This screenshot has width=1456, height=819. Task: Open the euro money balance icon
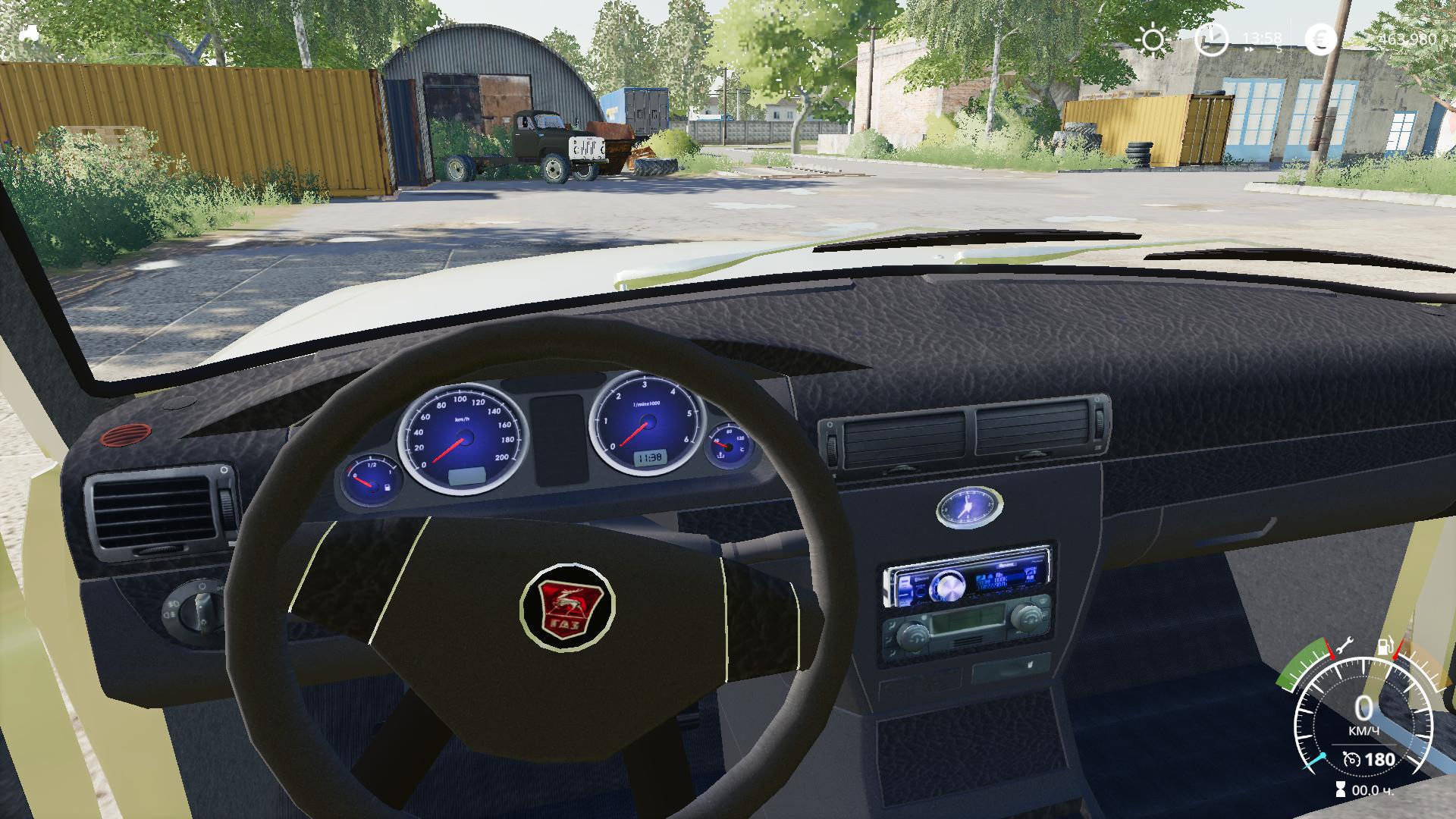click(1321, 39)
